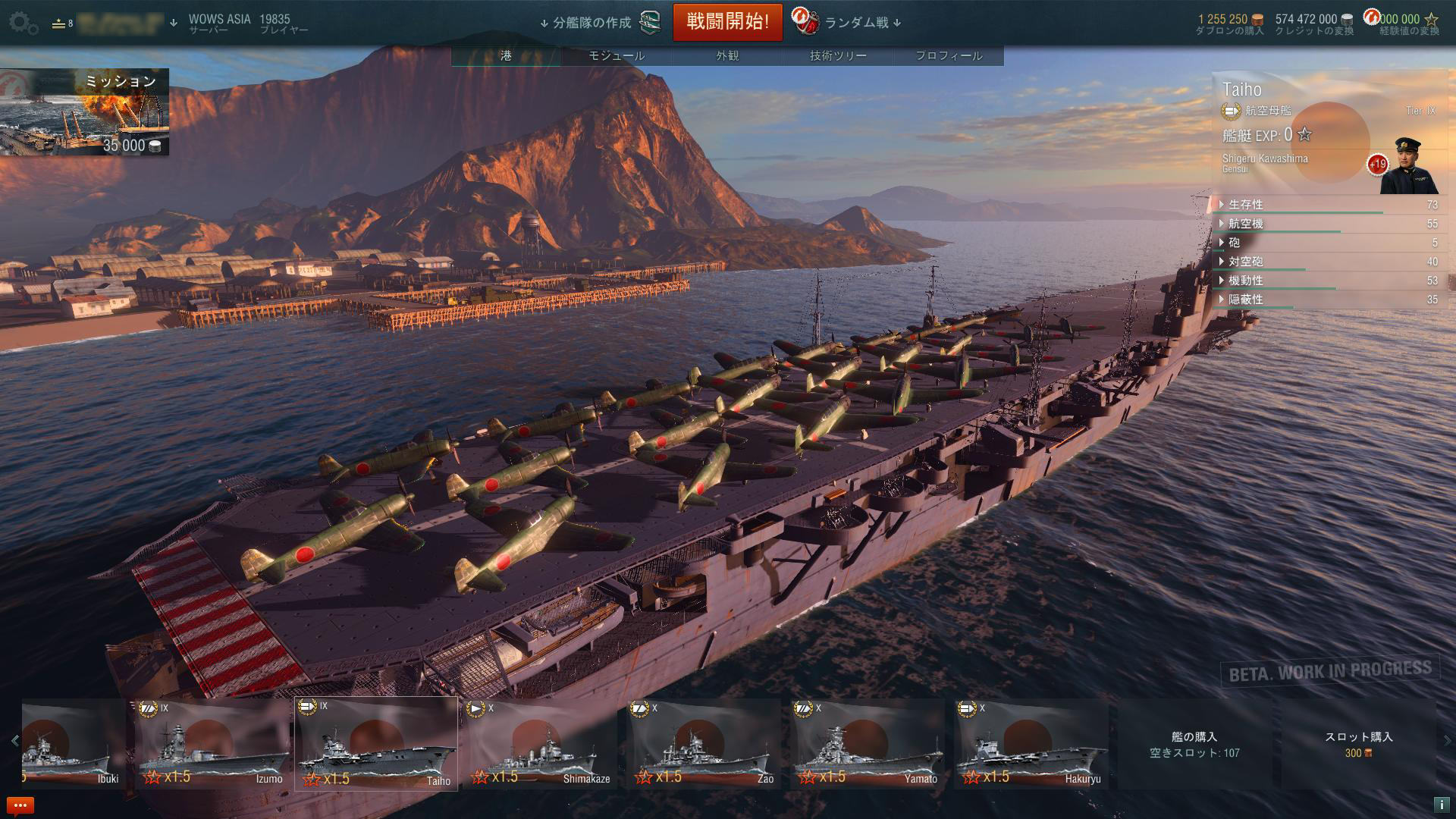The width and height of the screenshot is (1456, 819).
Task: Create a division via 分艦隊の作成
Action: pyautogui.click(x=592, y=23)
